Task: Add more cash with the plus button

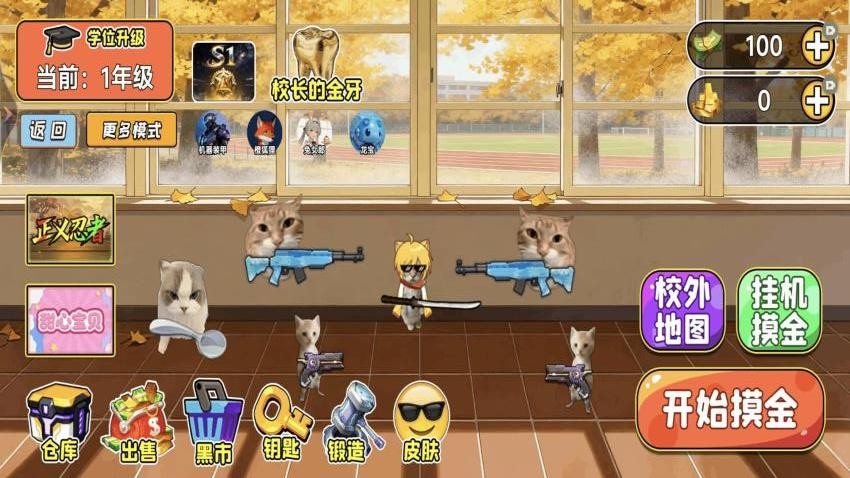Action: (817, 46)
